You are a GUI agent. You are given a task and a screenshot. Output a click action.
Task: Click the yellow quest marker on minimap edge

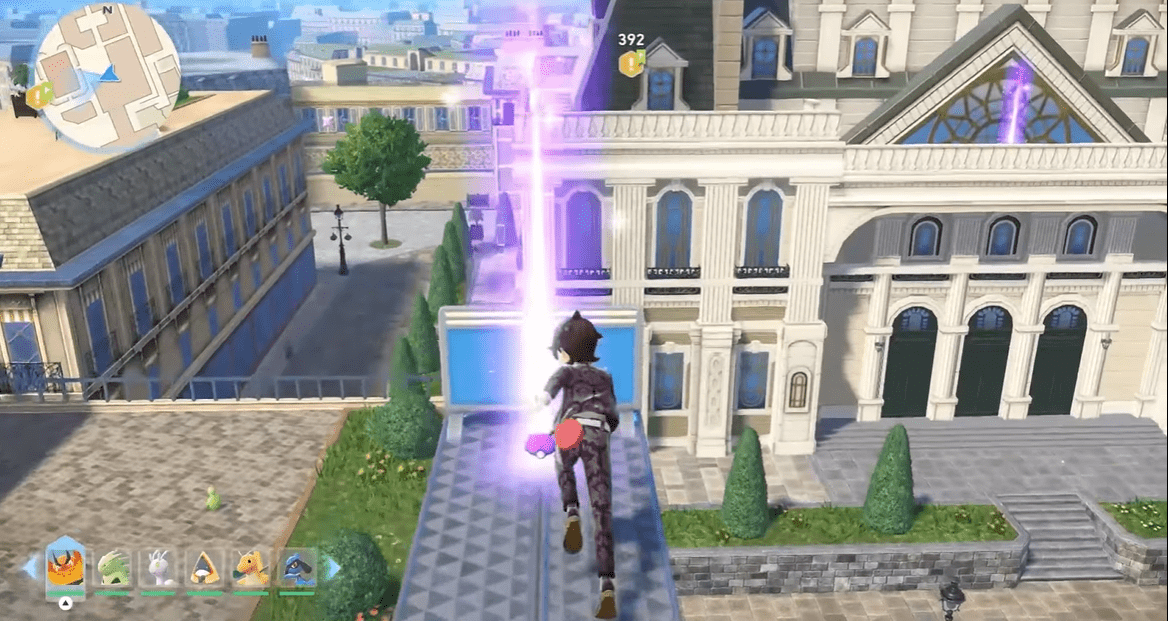pyautogui.click(x=40, y=95)
